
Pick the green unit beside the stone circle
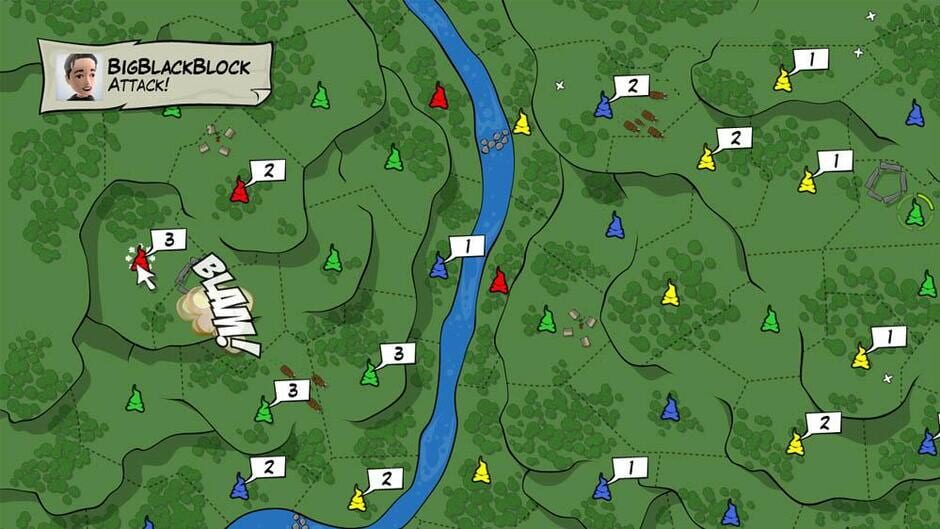point(915,212)
